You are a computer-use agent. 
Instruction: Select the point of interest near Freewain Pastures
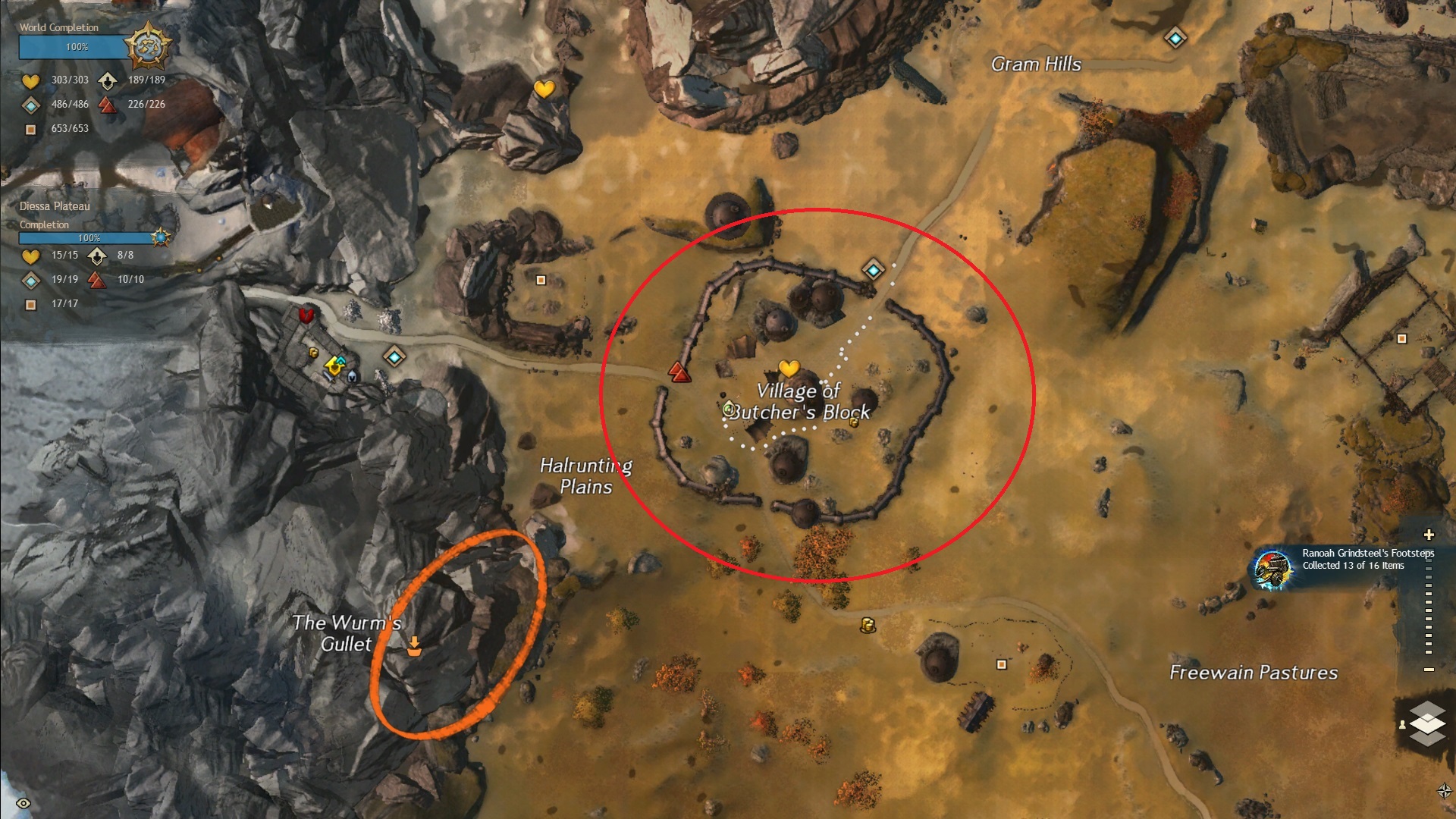coord(1001,664)
